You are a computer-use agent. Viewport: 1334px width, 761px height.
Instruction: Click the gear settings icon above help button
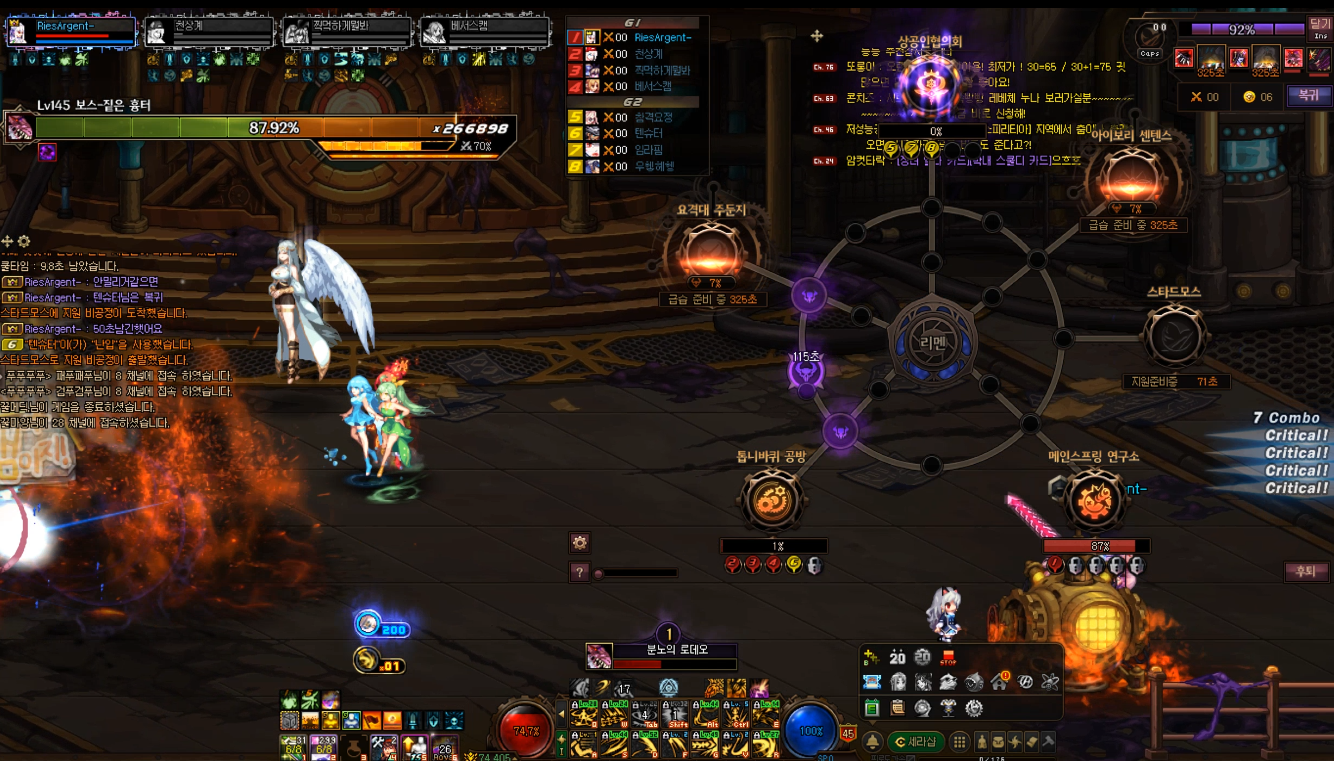[x=579, y=543]
